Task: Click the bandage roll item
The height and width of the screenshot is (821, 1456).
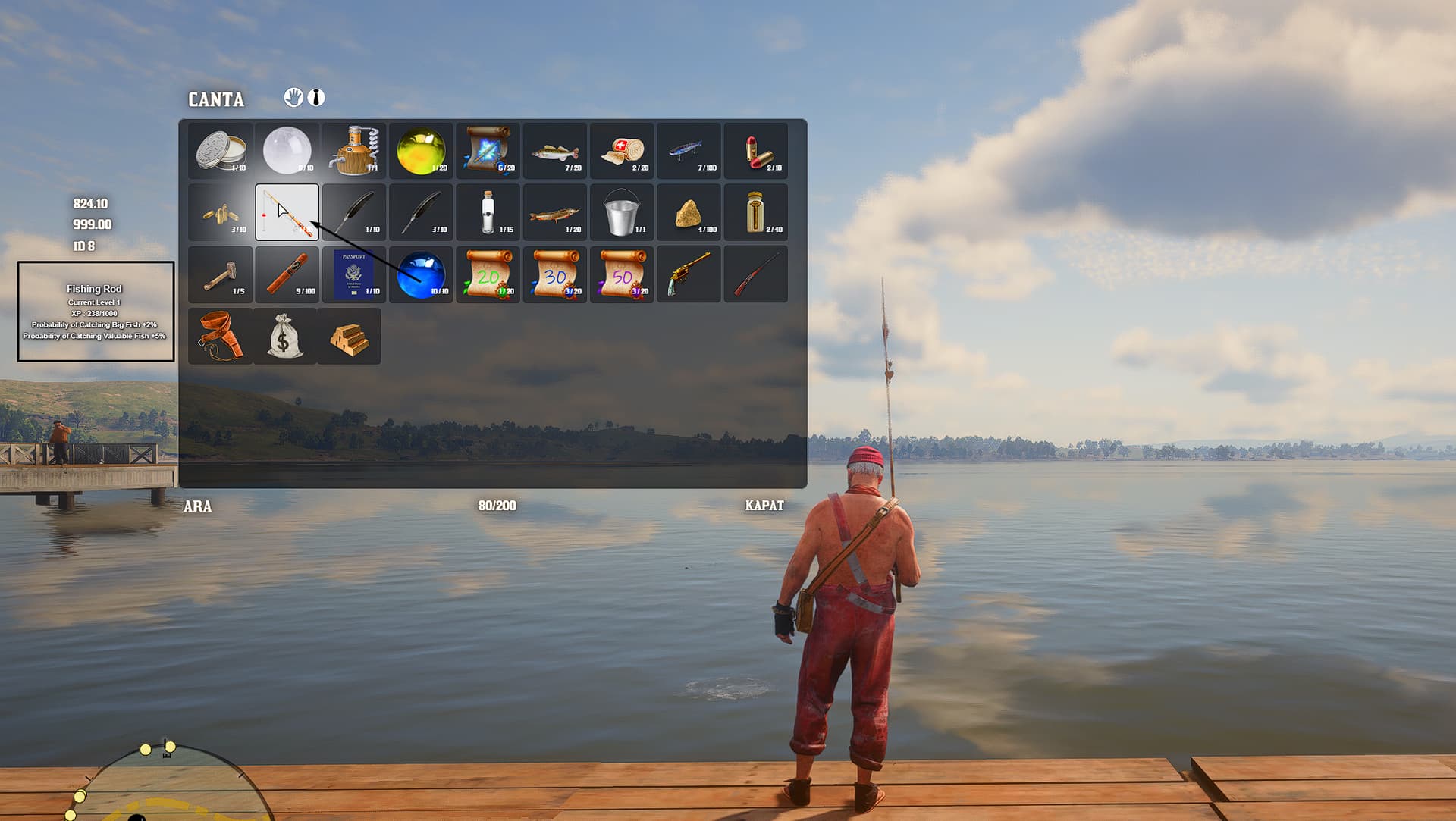Action: click(622, 150)
